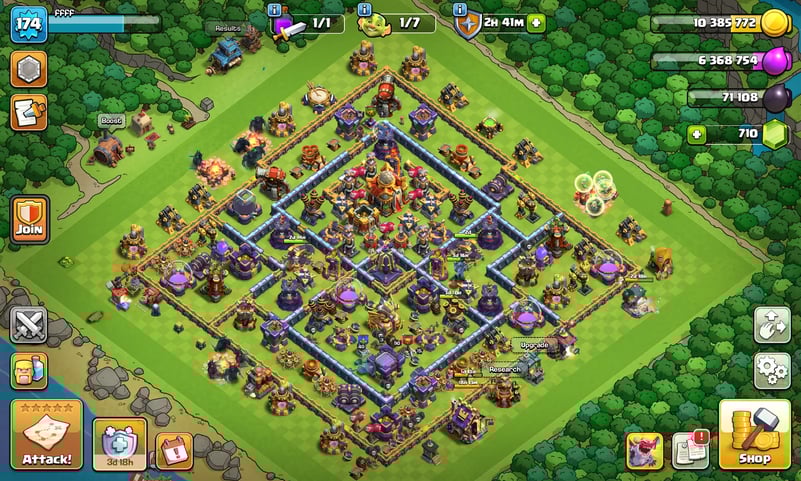Open the crossed swords battle menu

point(29,325)
